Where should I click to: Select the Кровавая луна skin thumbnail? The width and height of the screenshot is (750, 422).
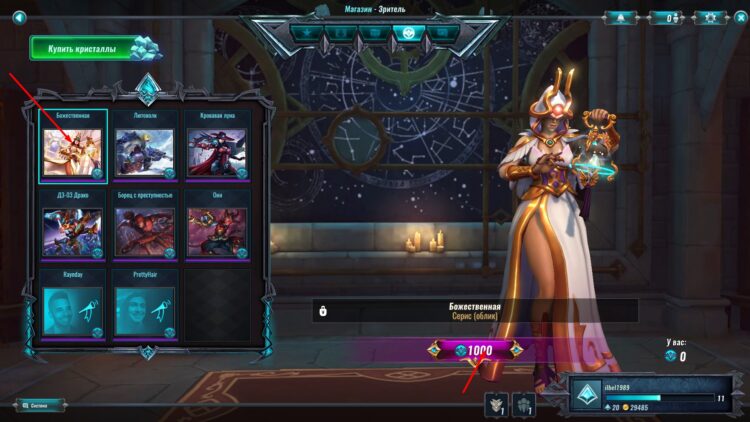217,150
